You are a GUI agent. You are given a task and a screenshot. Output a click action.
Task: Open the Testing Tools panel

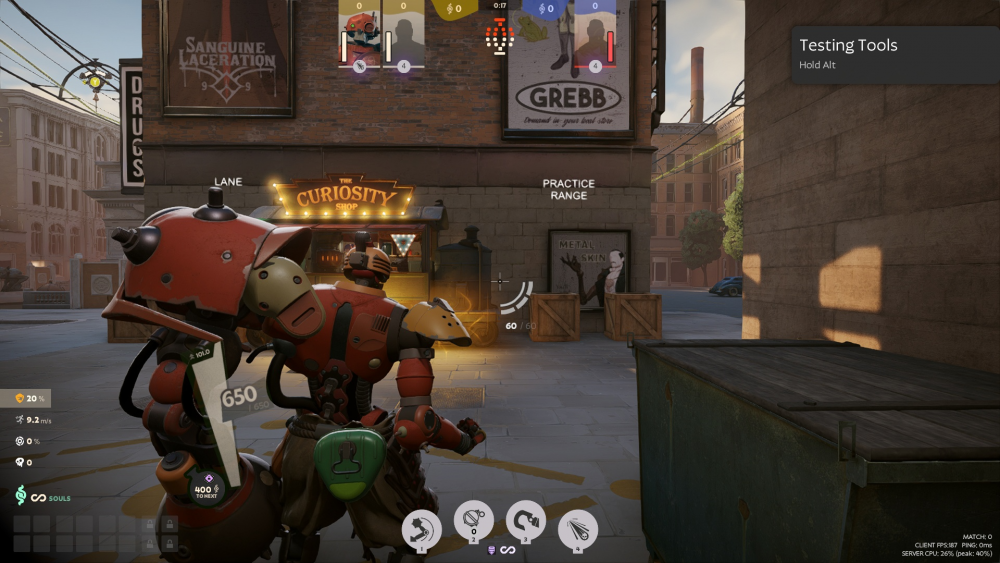895,54
